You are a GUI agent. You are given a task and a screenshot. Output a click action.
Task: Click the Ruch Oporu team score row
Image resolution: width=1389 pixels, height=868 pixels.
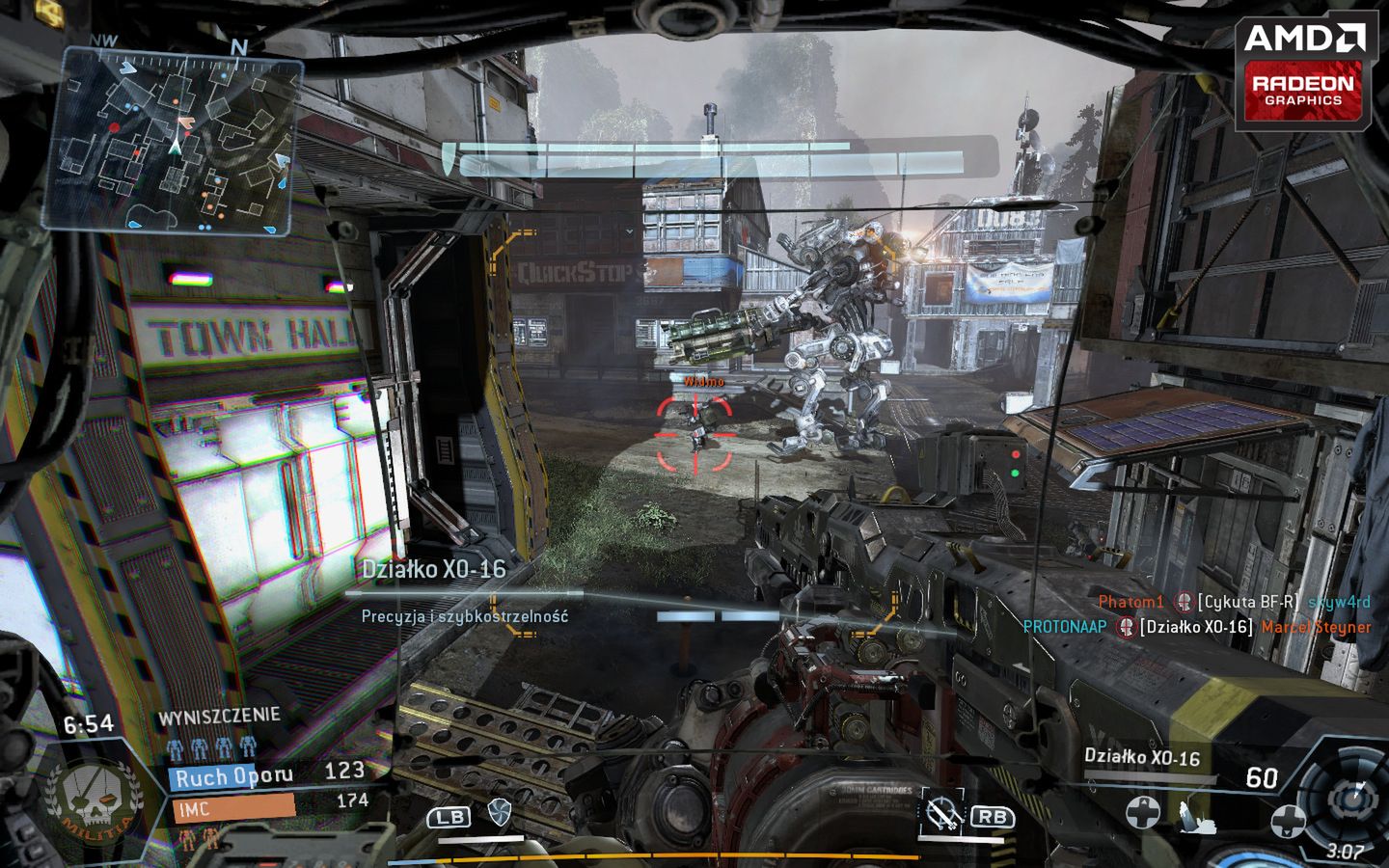click(x=268, y=773)
